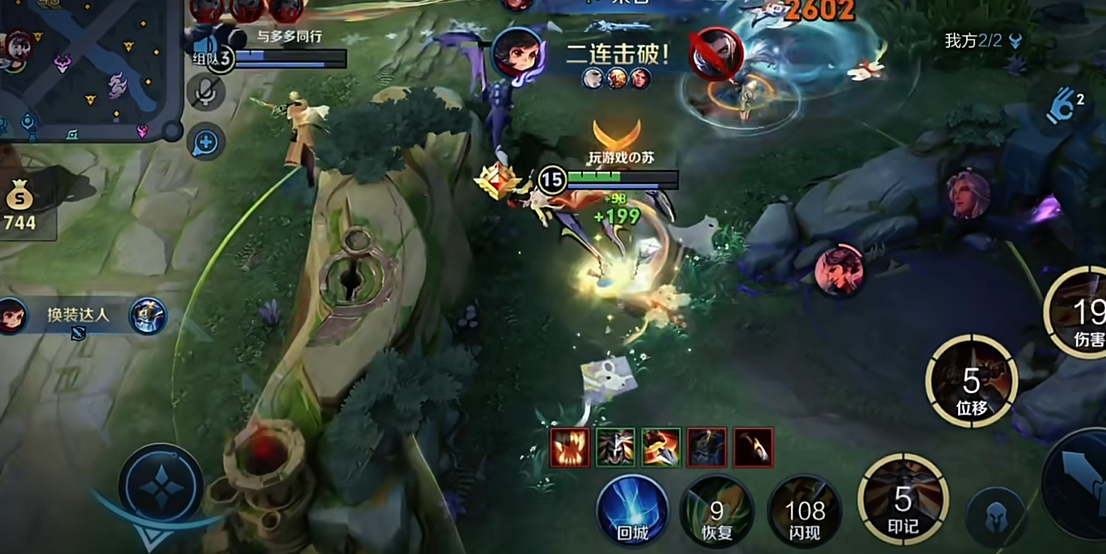Image resolution: width=1106 pixels, height=554 pixels.
Task: Toggle the muted microphone button
Action: (206, 93)
